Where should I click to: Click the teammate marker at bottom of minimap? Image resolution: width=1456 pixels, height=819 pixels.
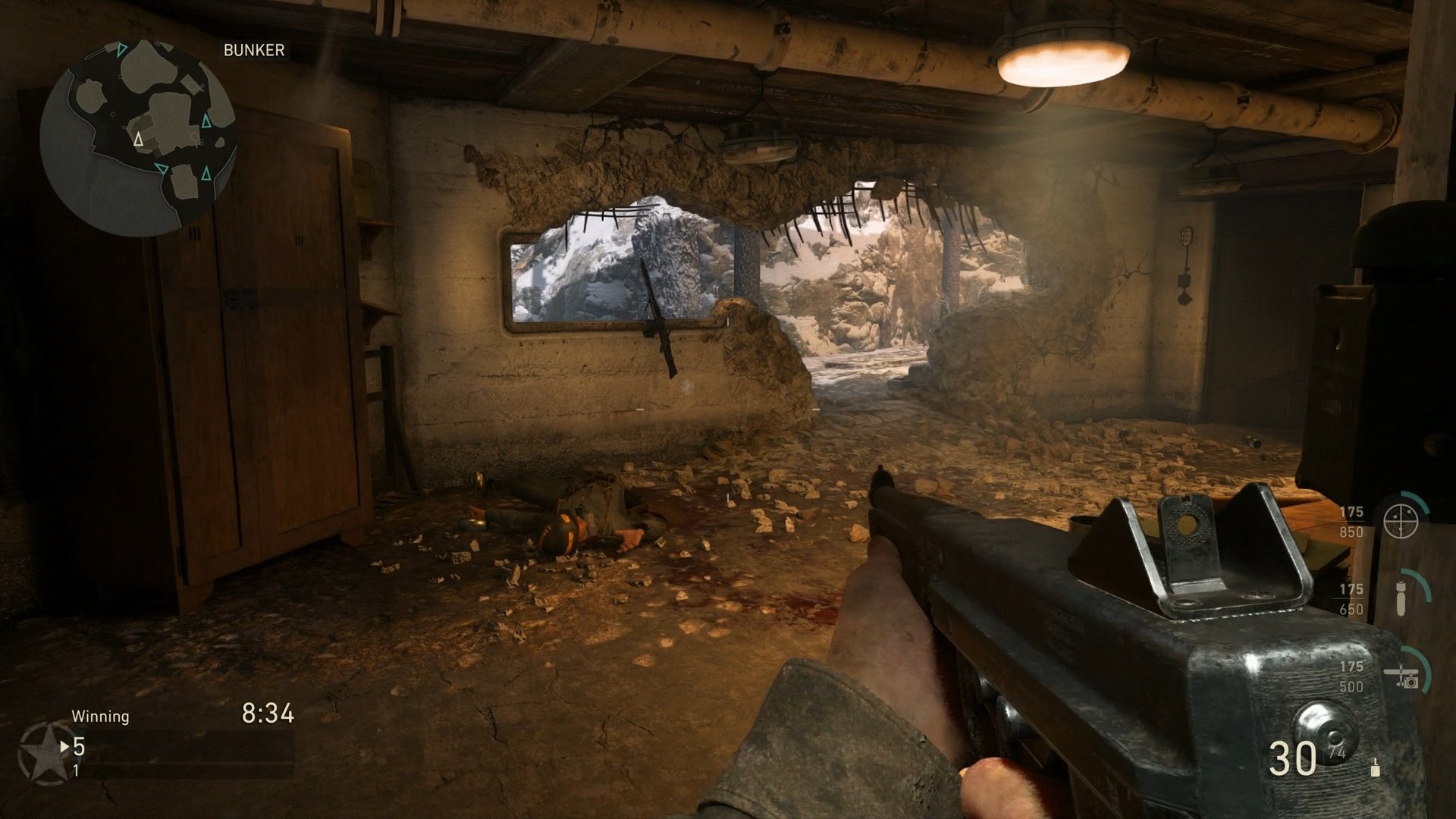pos(162,168)
